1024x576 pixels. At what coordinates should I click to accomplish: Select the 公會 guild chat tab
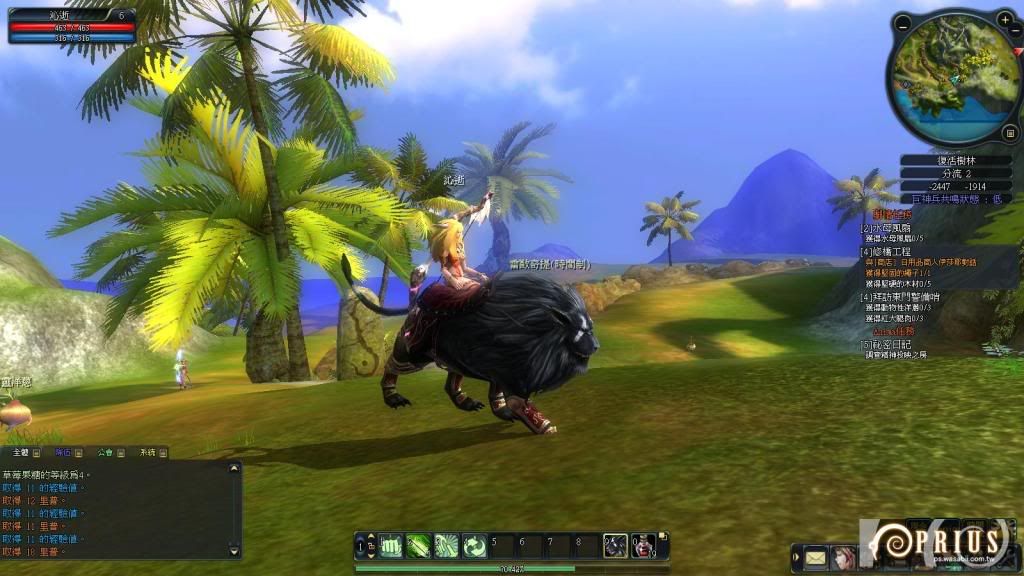105,453
